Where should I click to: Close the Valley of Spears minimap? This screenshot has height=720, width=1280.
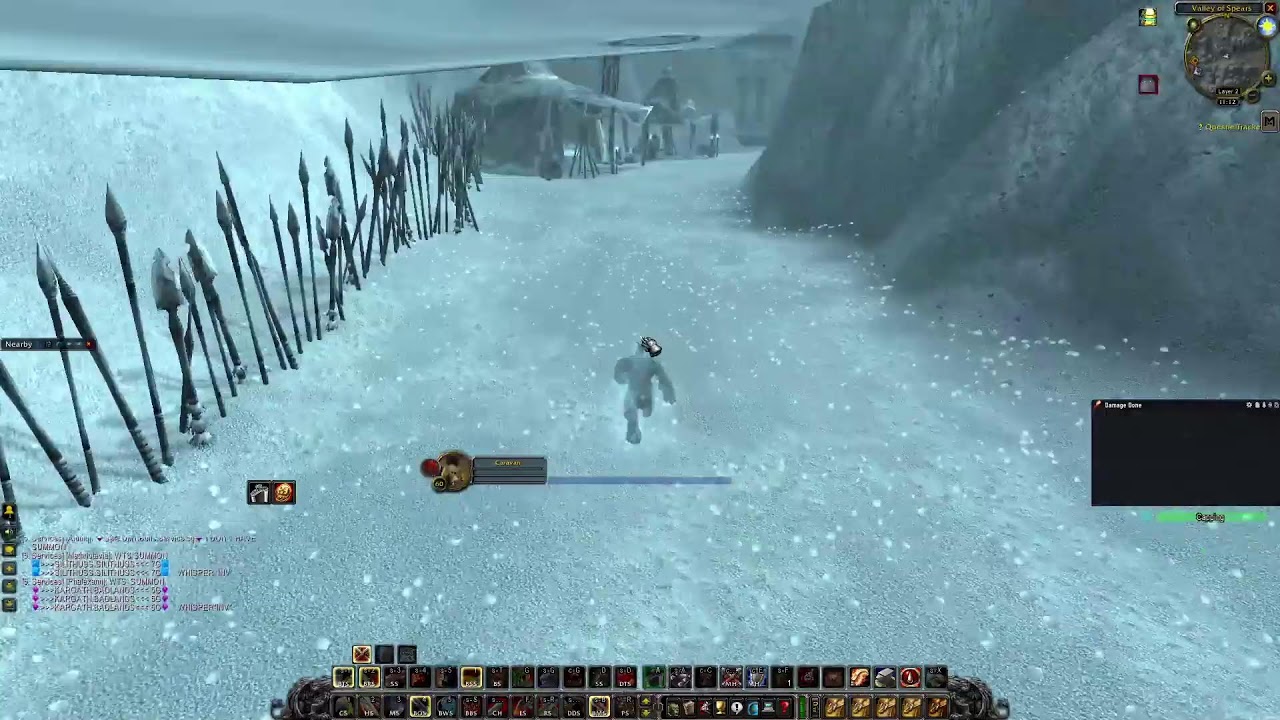click(x=1271, y=9)
